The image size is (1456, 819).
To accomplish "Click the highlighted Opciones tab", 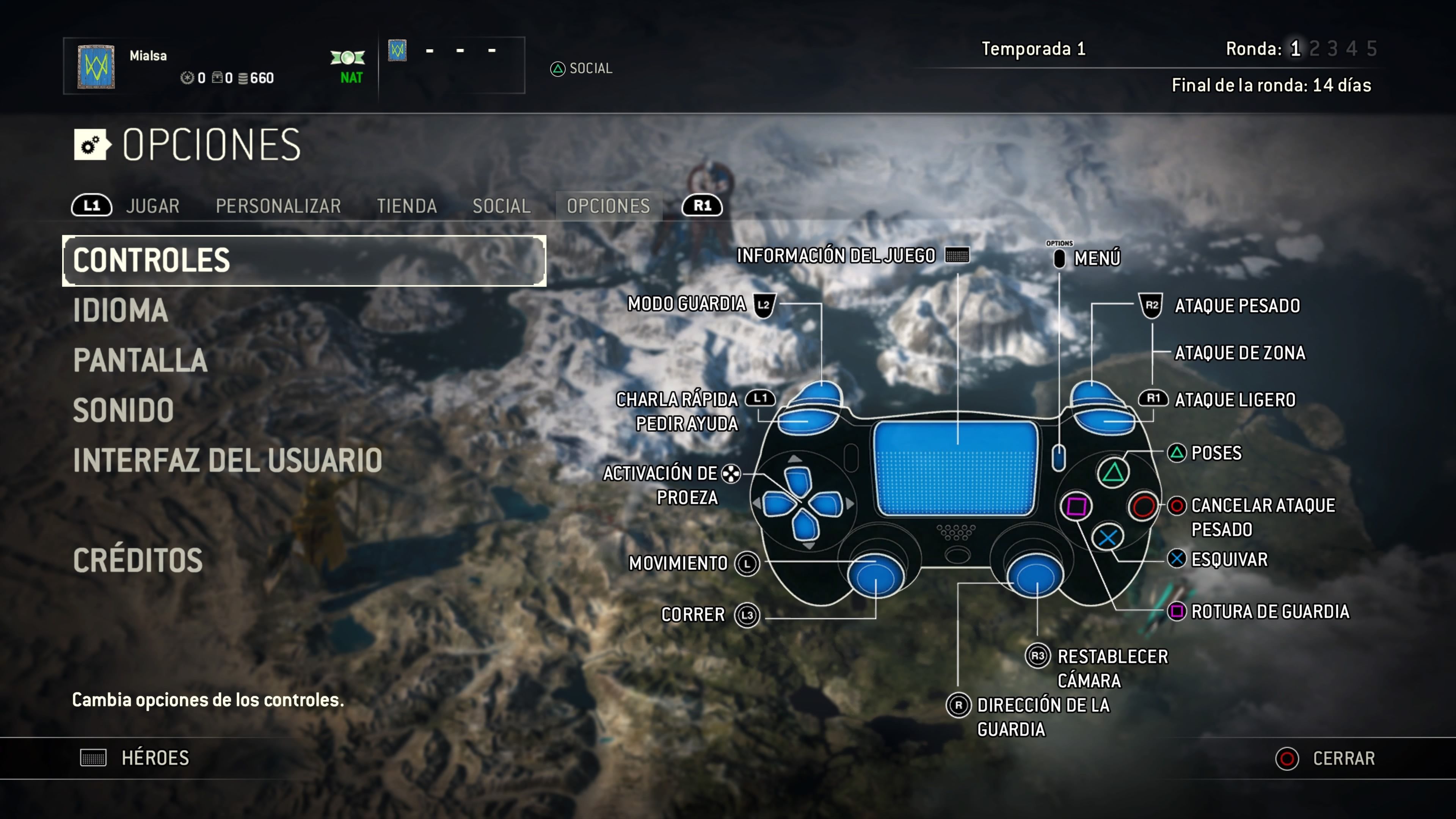I will tap(608, 206).
